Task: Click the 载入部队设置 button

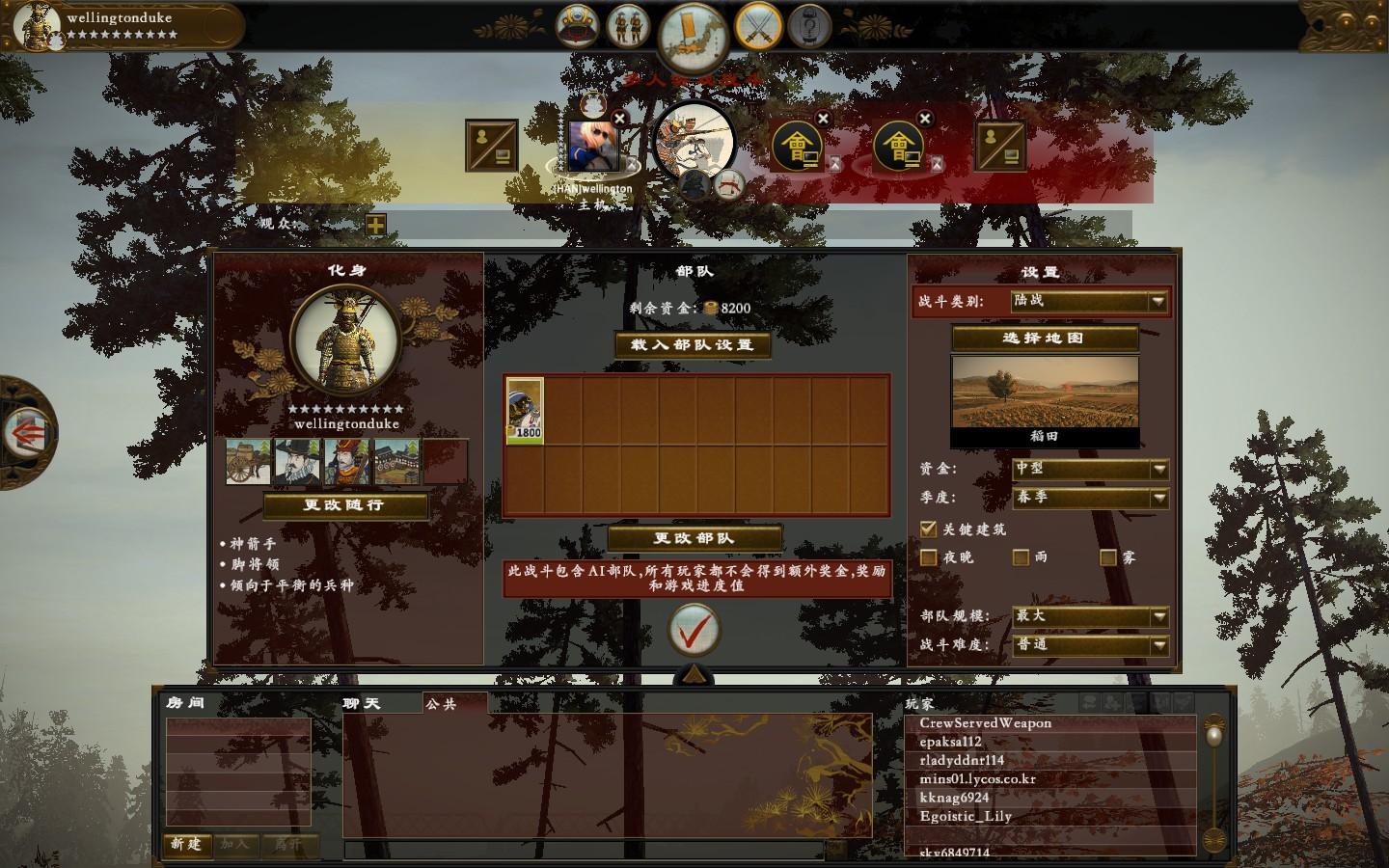Action: point(693,345)
